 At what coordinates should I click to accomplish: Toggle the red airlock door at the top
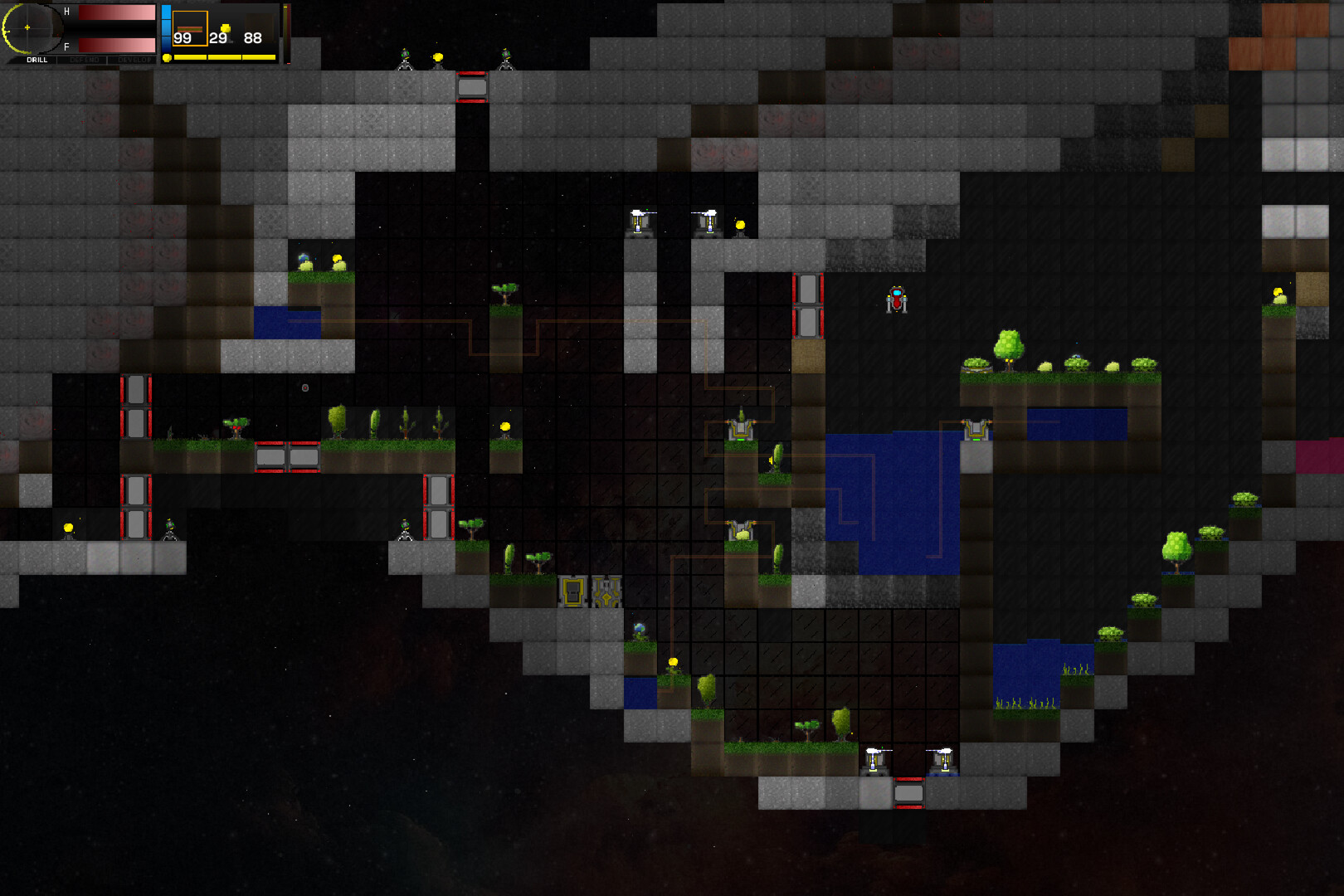tap(470, 85)
